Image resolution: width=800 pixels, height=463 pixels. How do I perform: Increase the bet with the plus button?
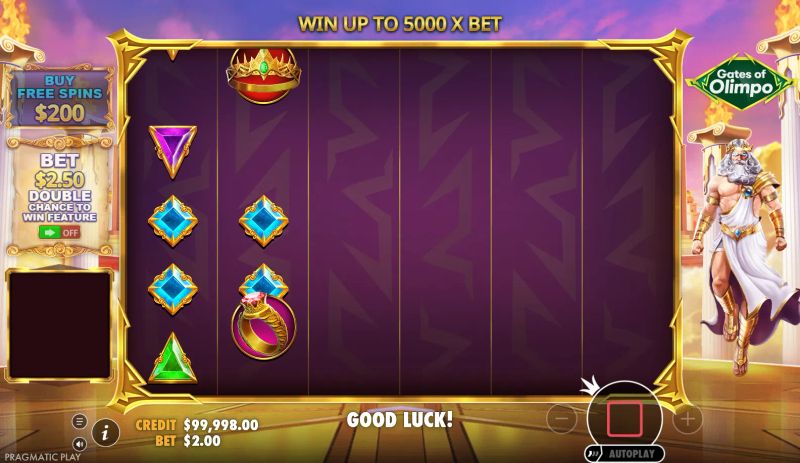point(687,419)
